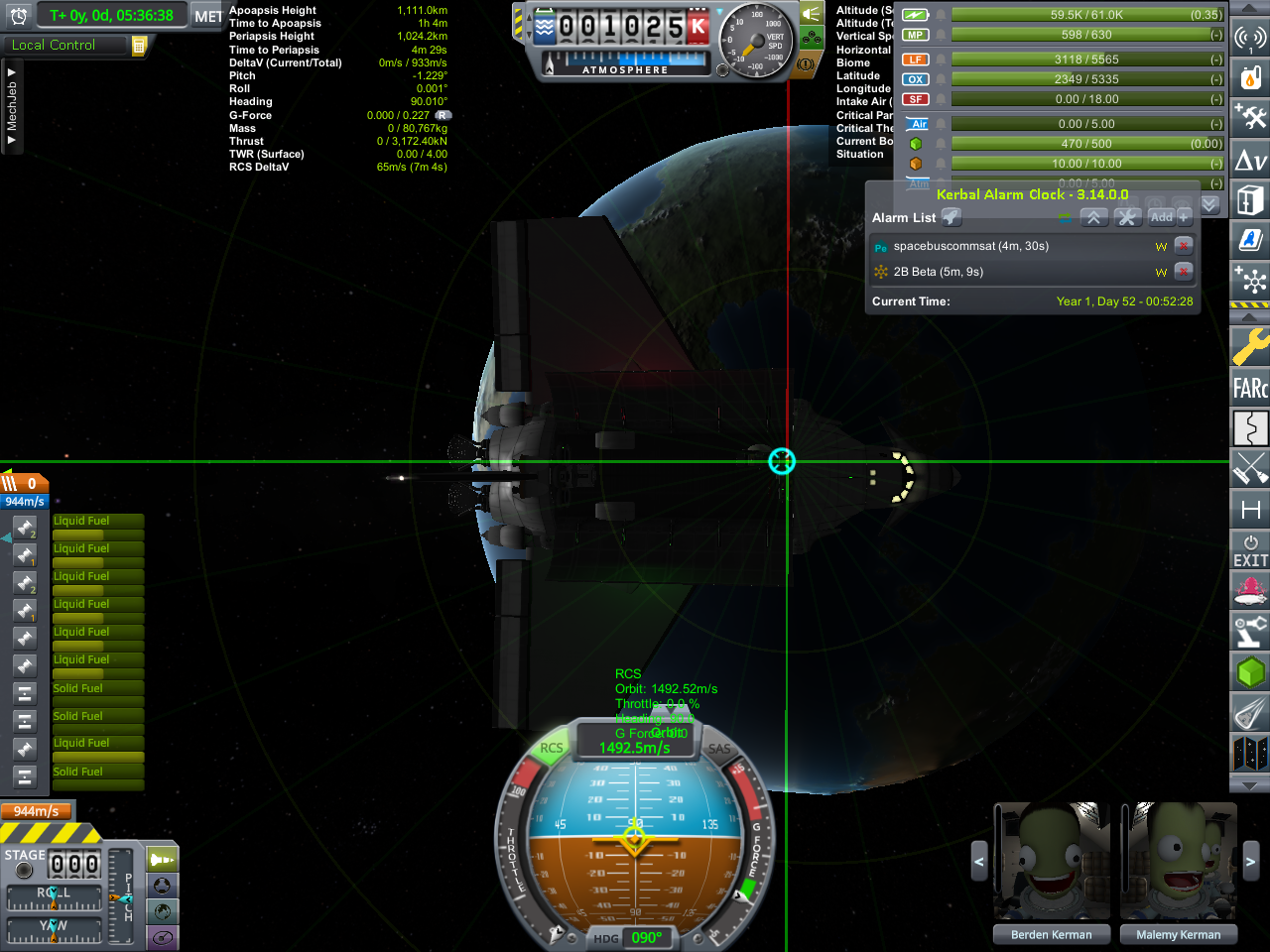Viewport: 1270px width, 952px height.
Task: Click the EXIT power button in toolbar
Action: (1250, 551)
